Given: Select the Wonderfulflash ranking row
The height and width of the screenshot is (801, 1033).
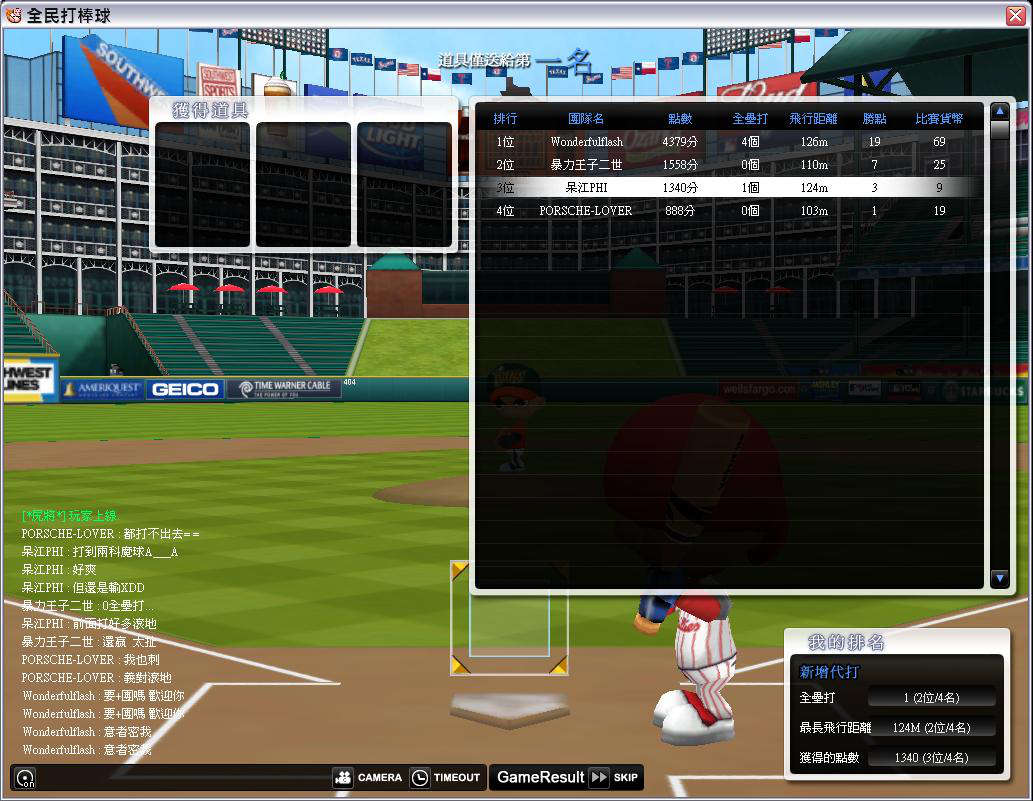Looking at the screenshot, I should point(730,142).
